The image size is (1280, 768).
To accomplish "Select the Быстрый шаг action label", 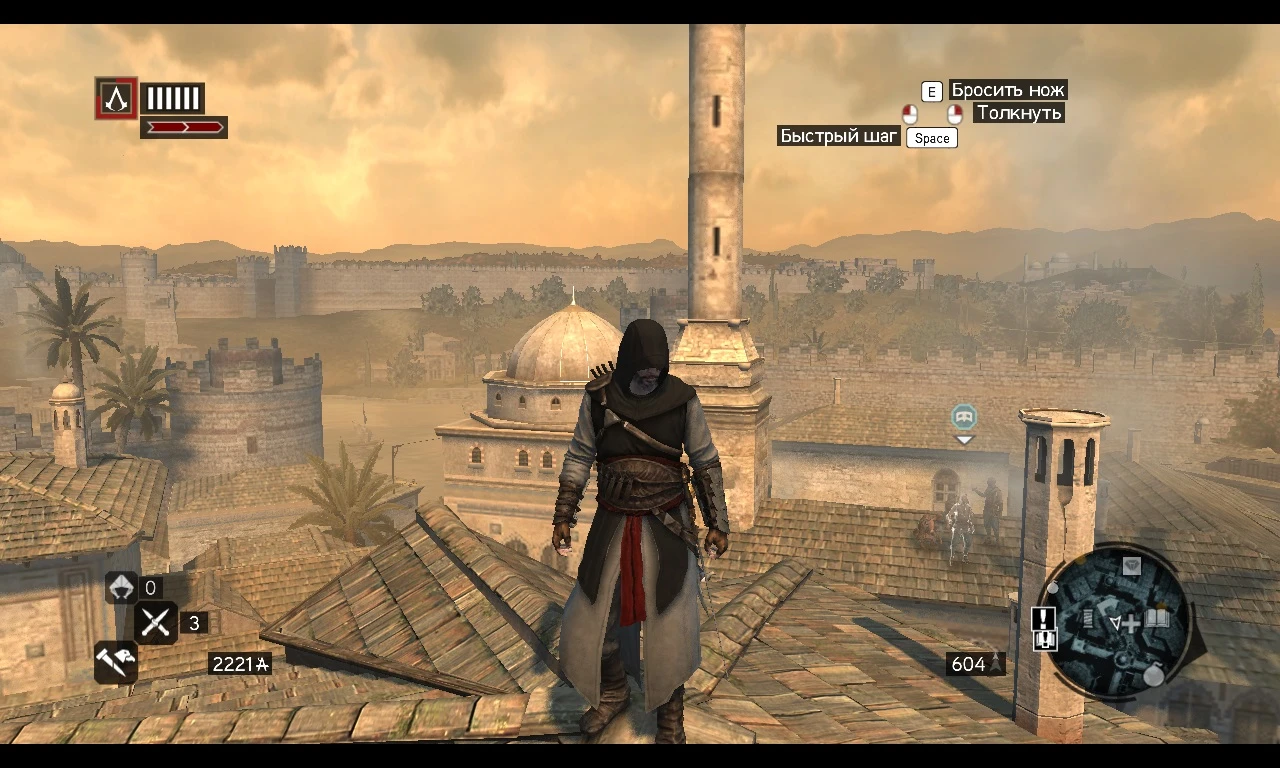I will coord(838,136).
